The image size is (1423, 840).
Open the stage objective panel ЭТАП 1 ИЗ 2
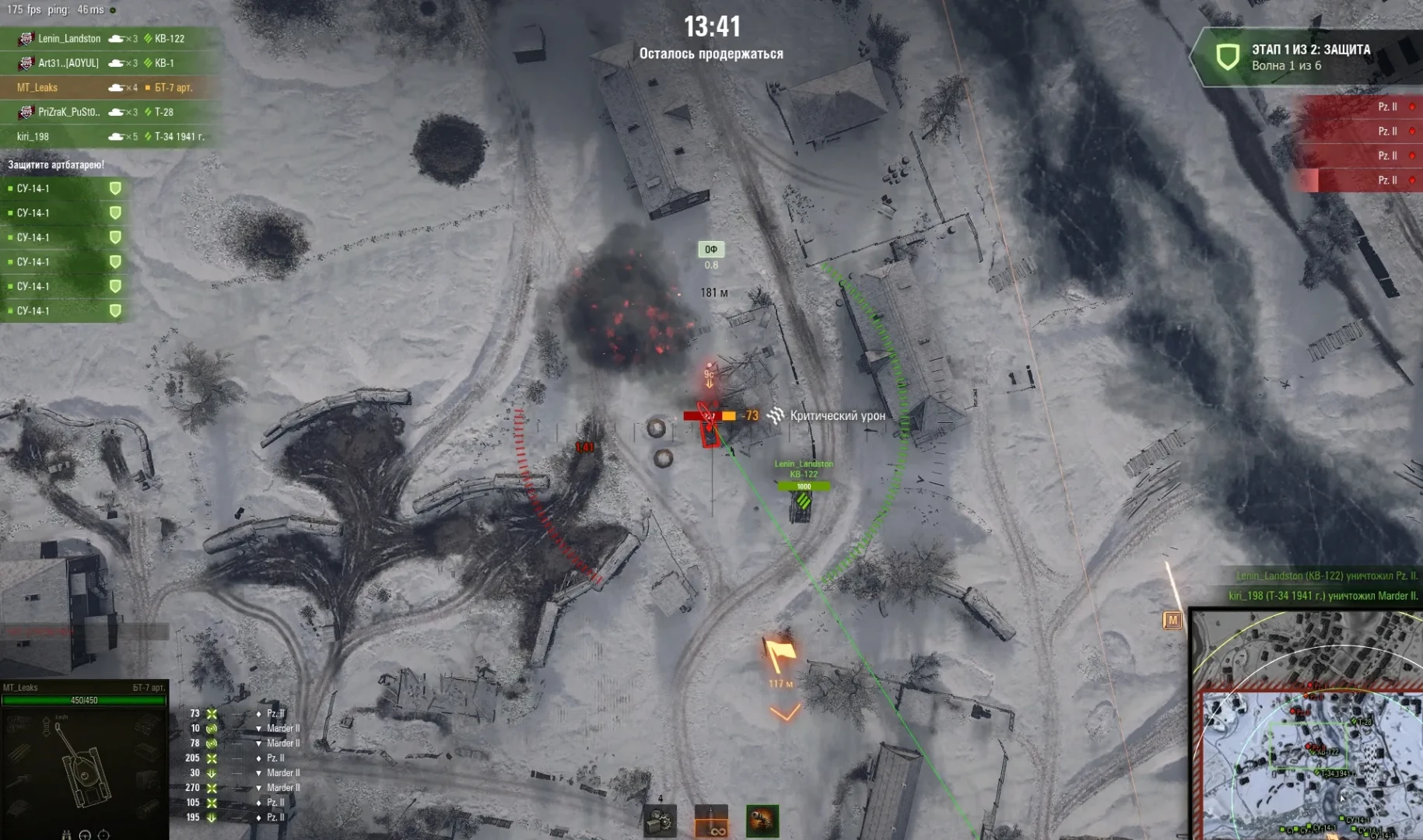pos(1307,57)
